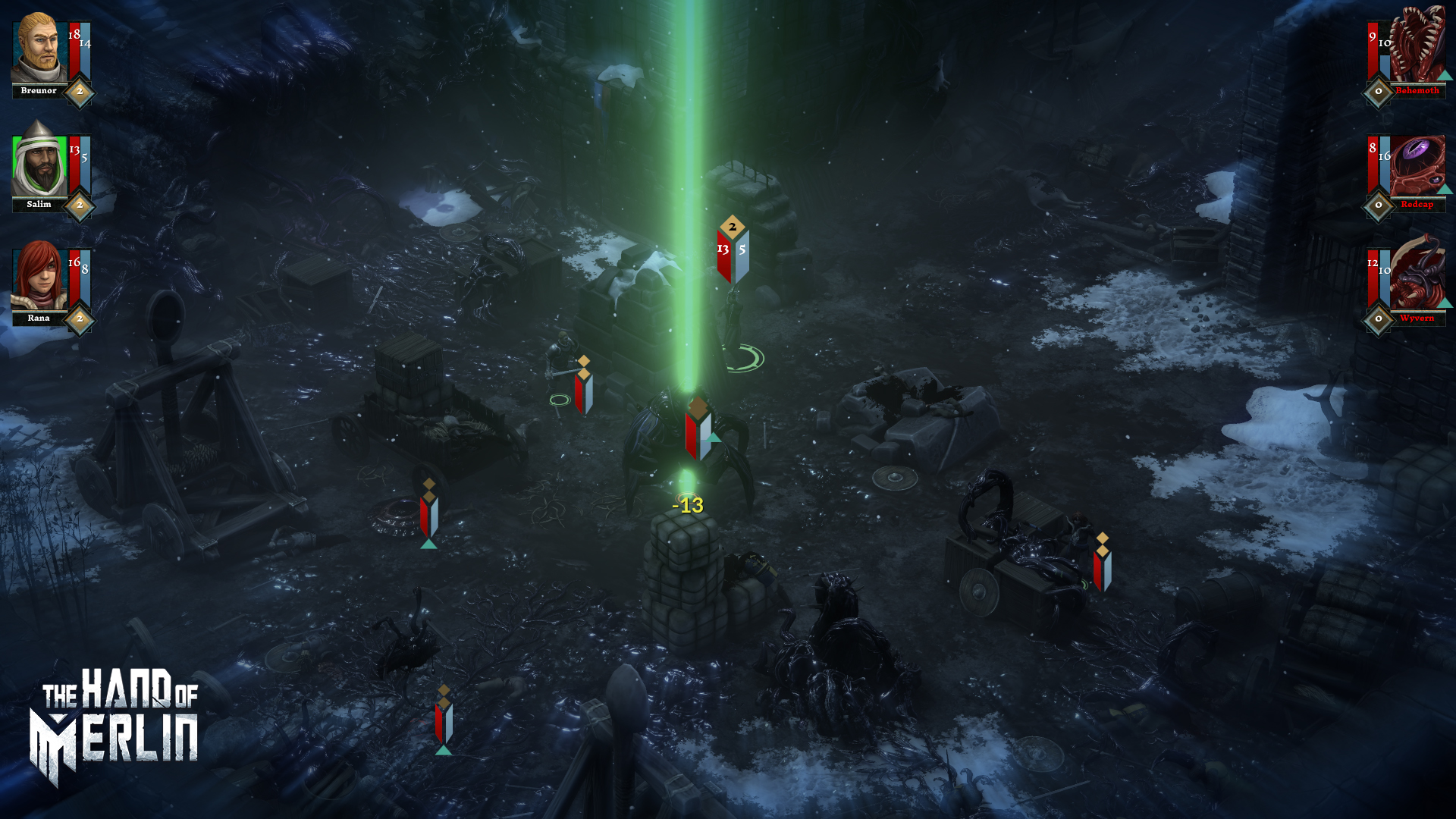1456x819 pixels.
Task: Choose Salim's hero portrait
Action: 39,163
